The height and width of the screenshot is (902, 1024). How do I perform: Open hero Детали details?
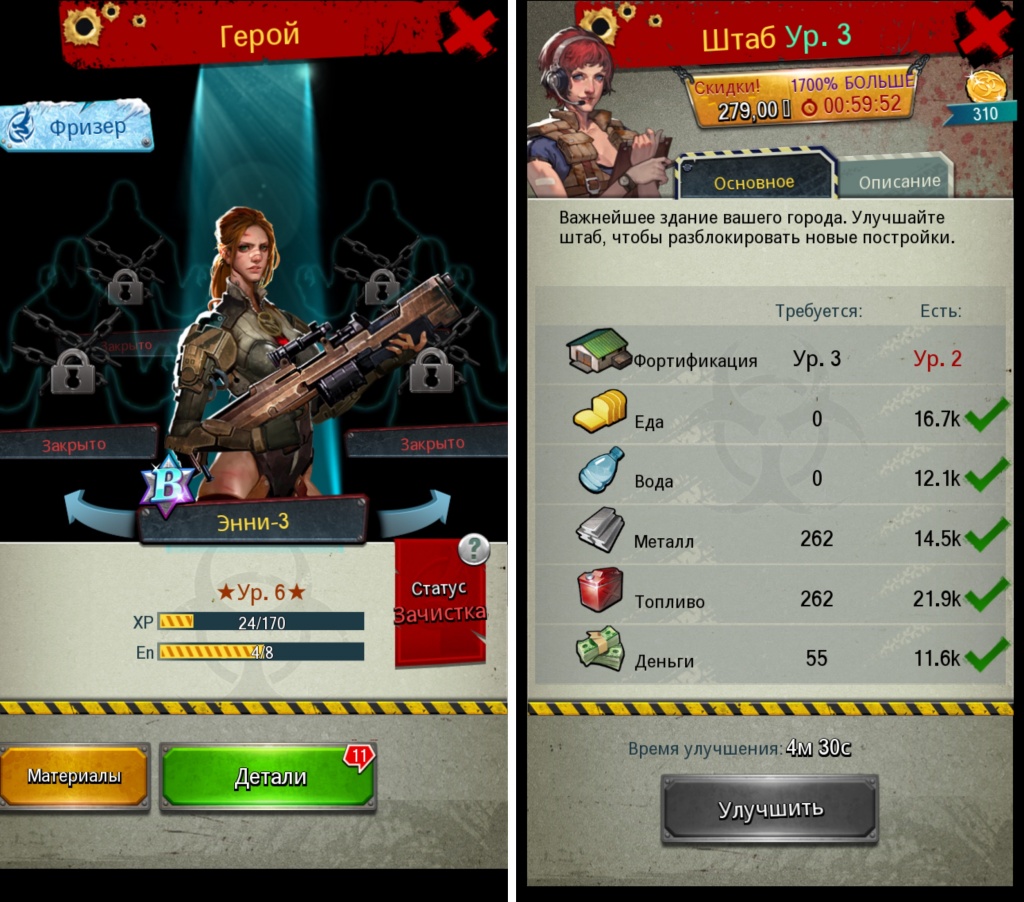[268, 777]
